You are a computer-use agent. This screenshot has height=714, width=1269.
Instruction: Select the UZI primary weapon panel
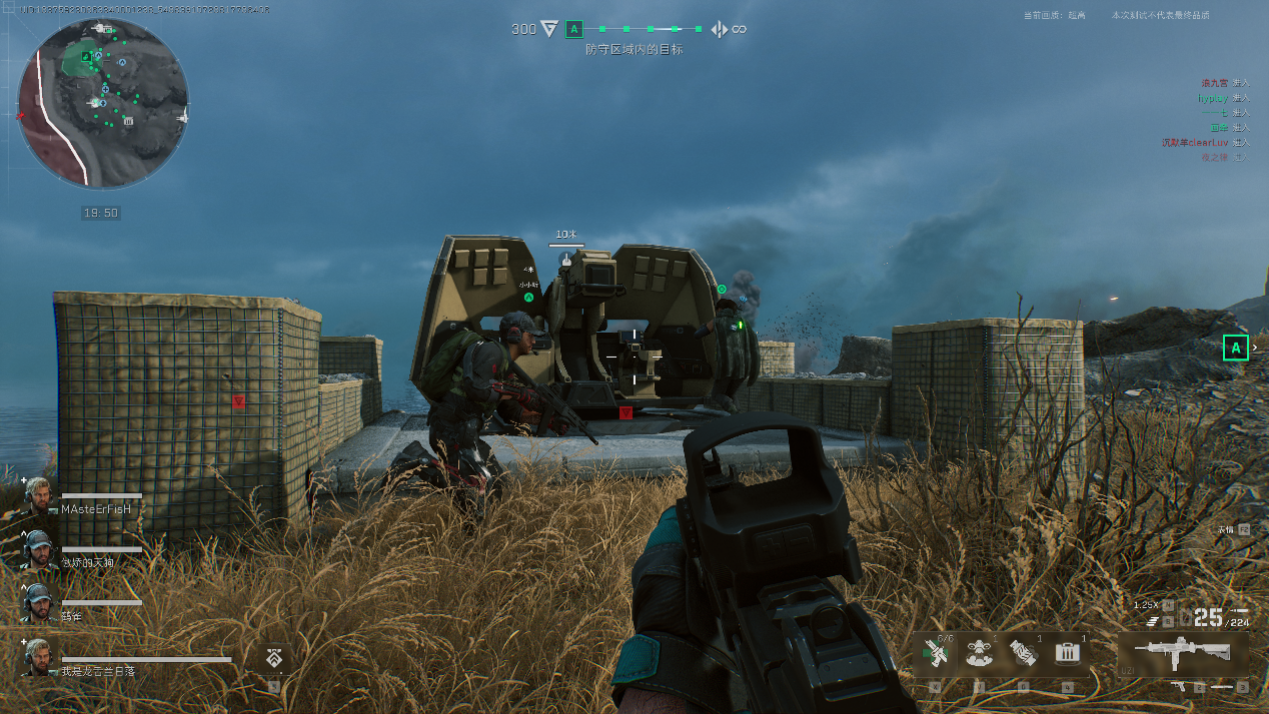pos(1182,651)
